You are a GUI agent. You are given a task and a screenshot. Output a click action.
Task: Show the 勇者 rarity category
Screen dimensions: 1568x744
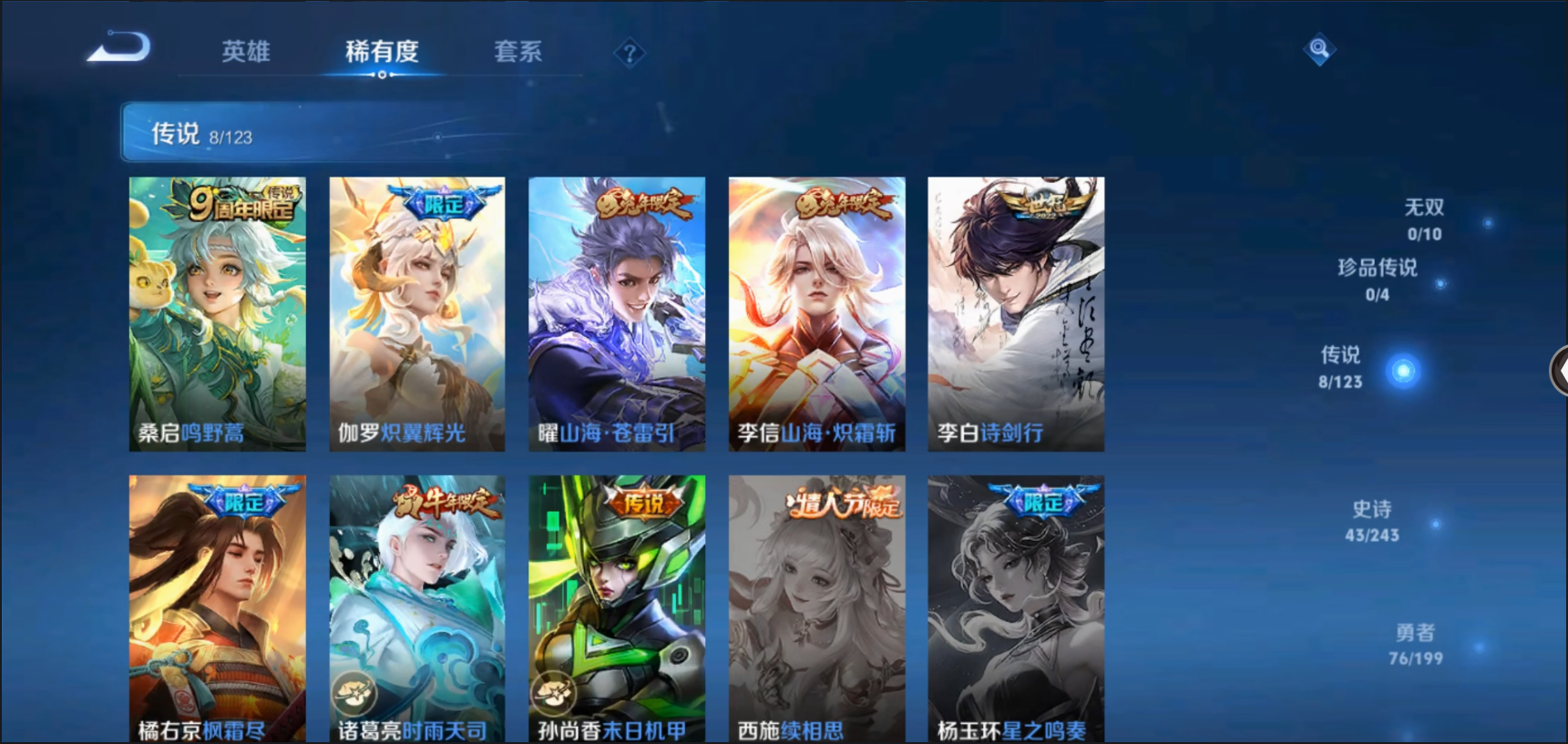click(1415, 644)
